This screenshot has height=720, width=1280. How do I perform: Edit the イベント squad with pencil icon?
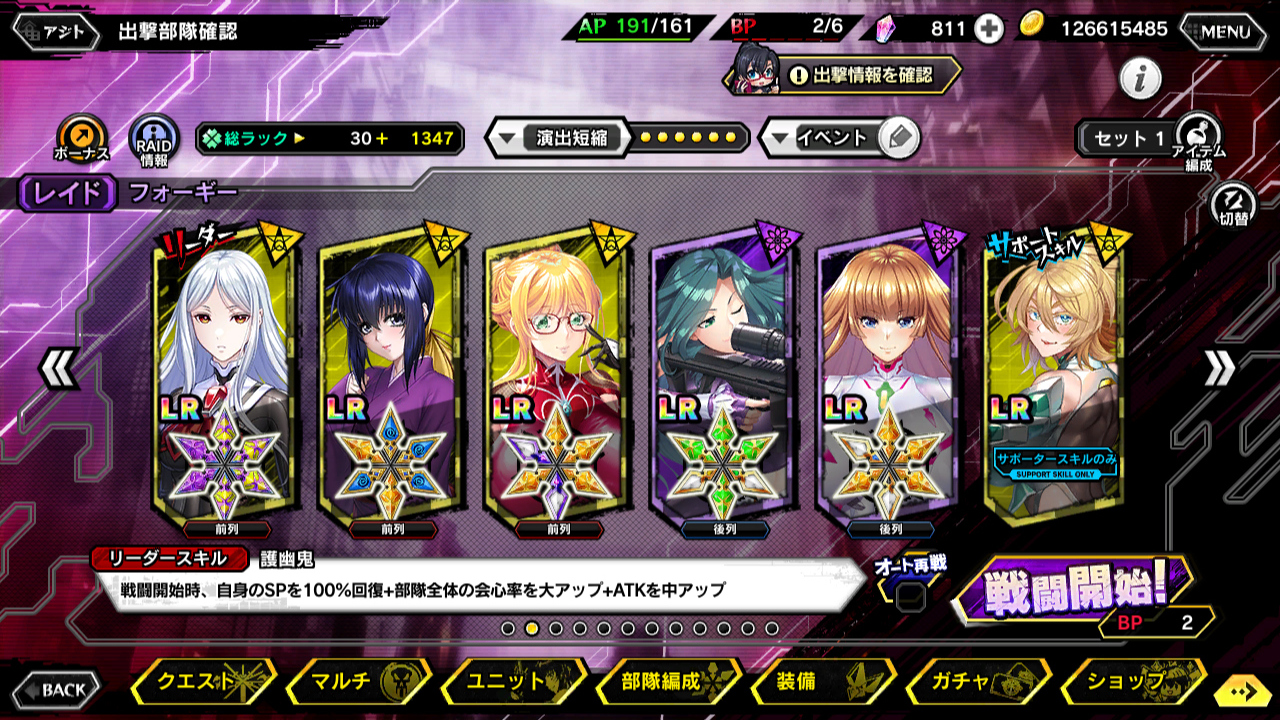click(x=899, y=138)
